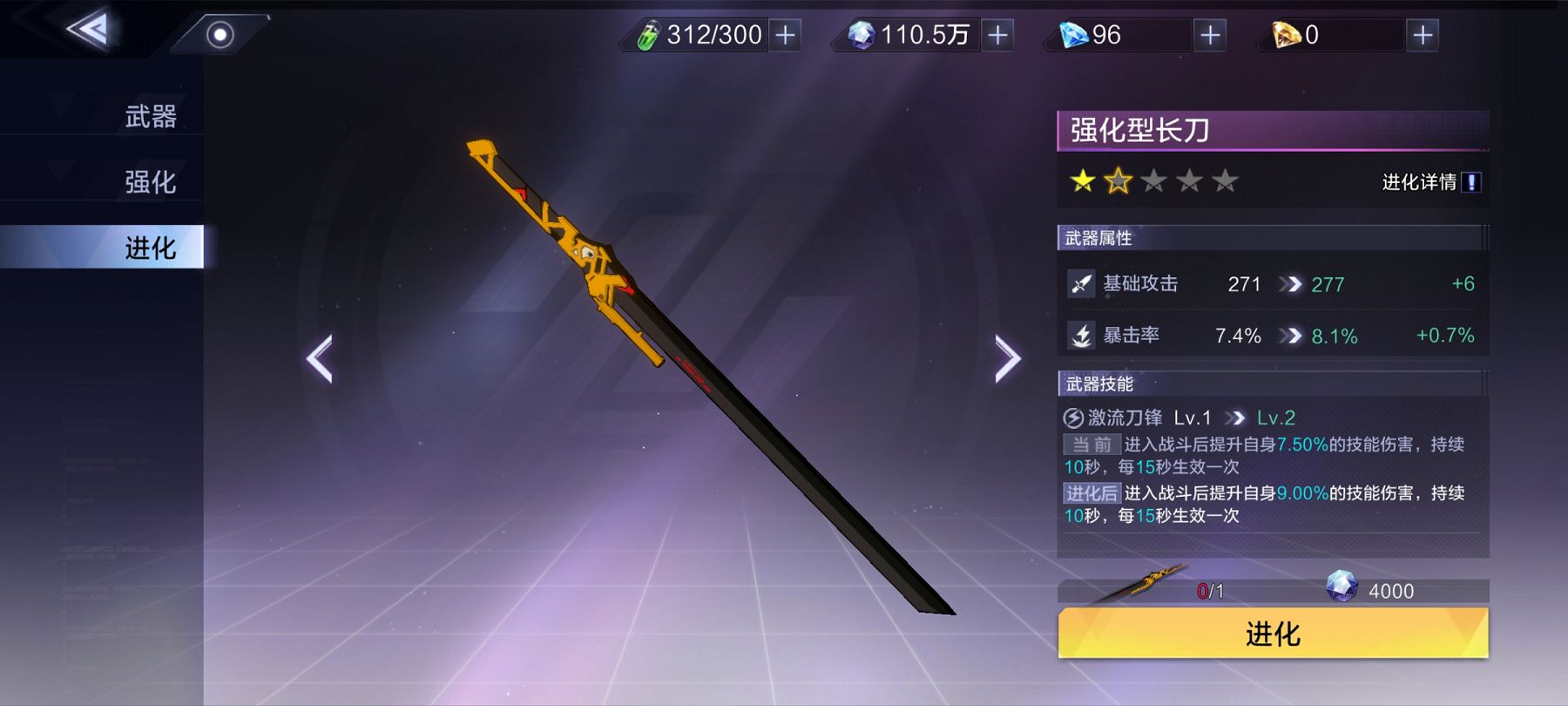Click the left arrow to view previous weapon

click(318, 359)
